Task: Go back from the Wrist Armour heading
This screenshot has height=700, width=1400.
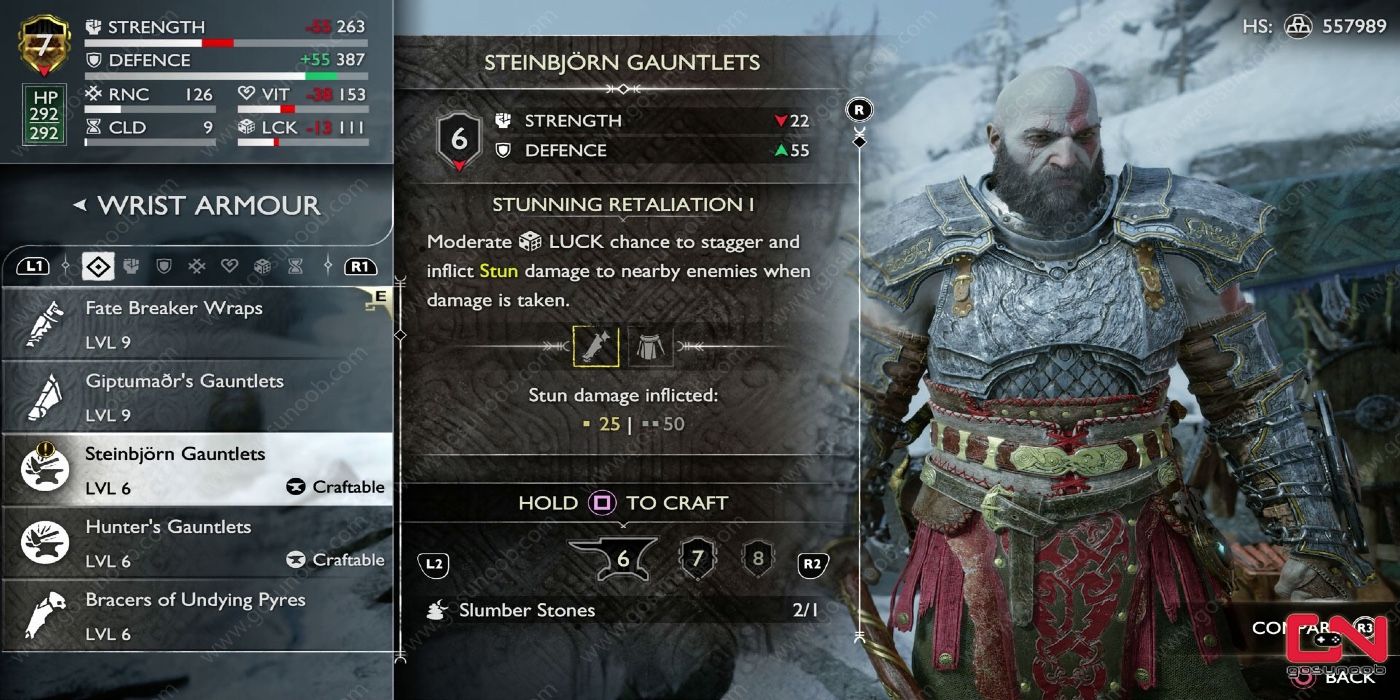Action: [x=80, y=206]
